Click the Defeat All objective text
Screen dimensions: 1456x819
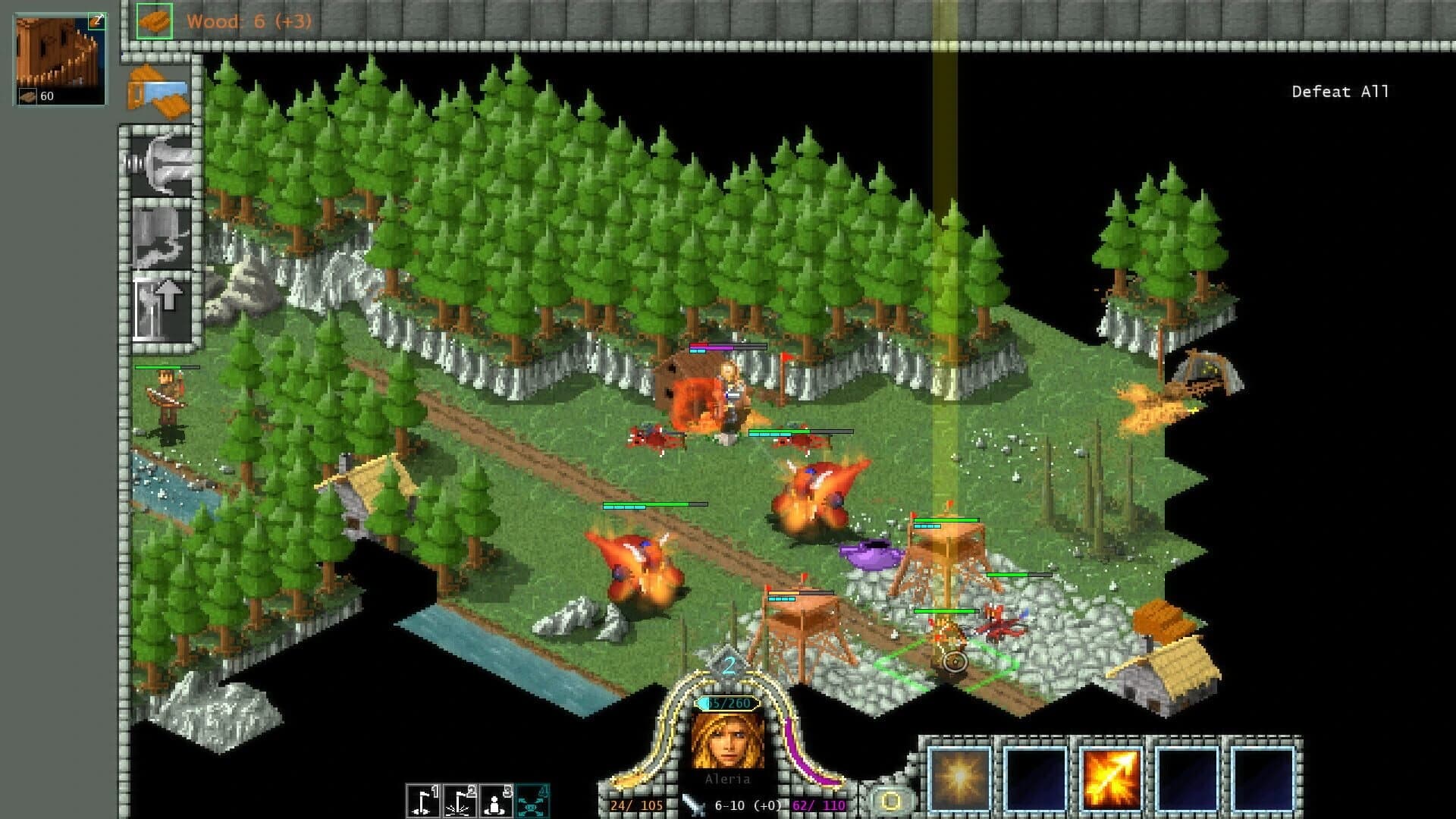pyautogui.click(x=1339, y=91)
